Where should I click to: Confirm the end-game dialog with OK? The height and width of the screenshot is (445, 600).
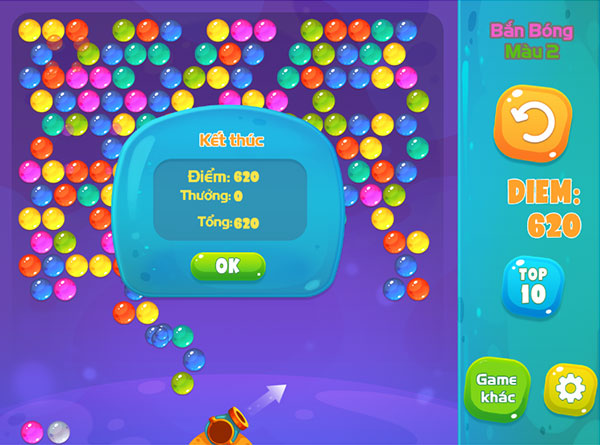coord(228,266)
